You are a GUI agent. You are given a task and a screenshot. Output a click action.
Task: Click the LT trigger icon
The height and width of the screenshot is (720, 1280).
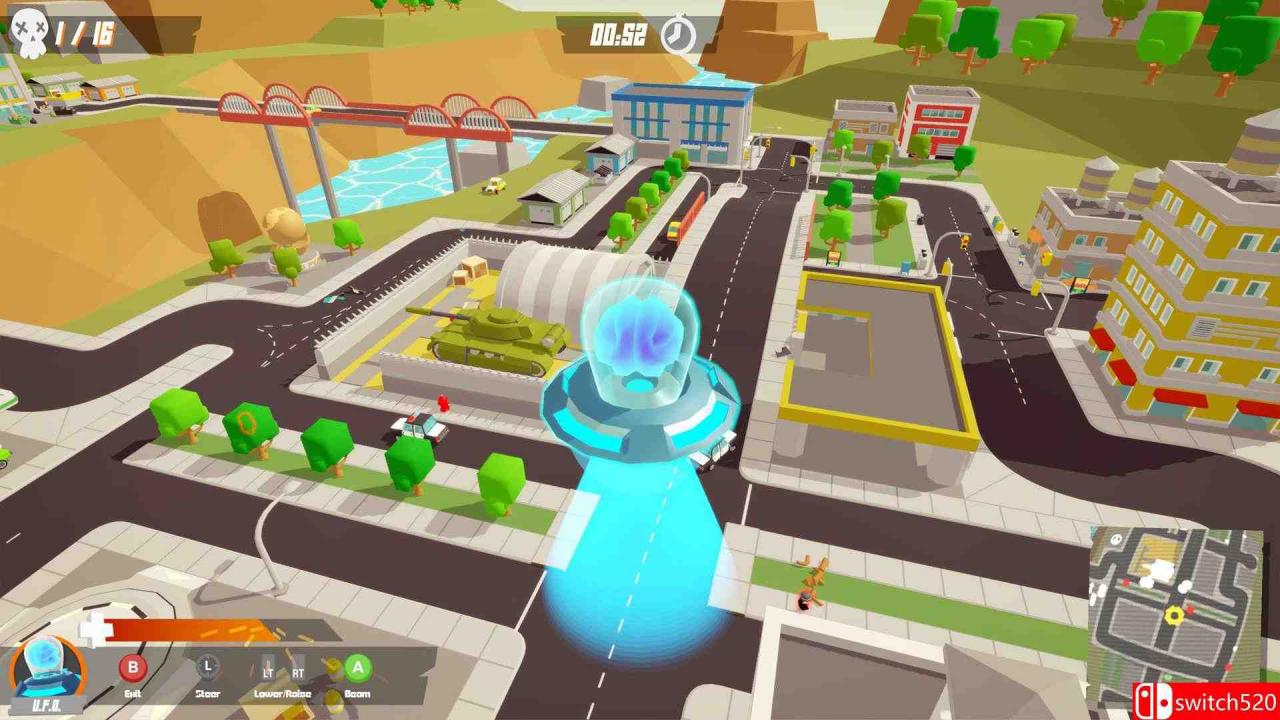(267, 672)
